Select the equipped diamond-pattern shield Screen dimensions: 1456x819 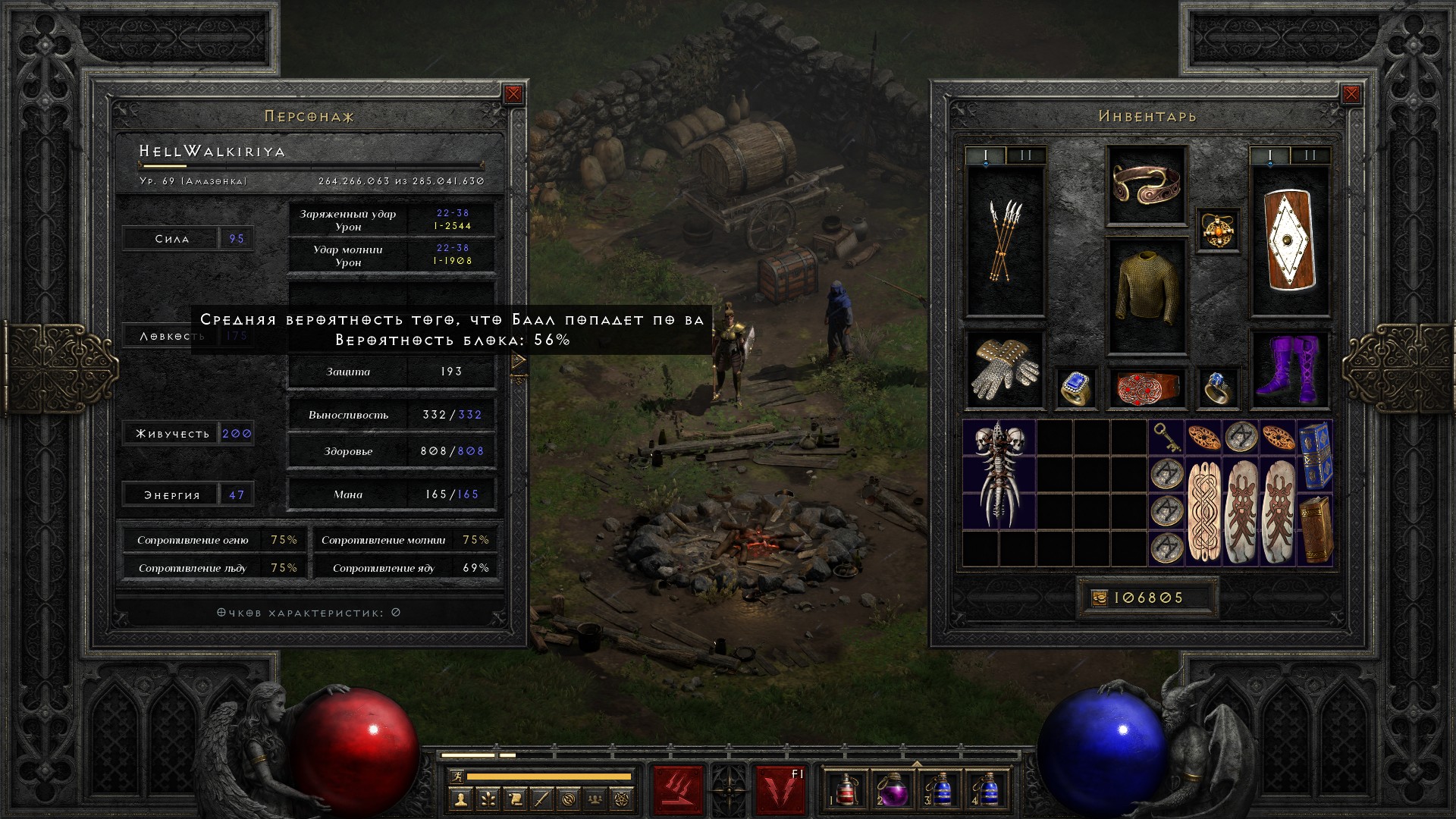tap(1290, 240)
